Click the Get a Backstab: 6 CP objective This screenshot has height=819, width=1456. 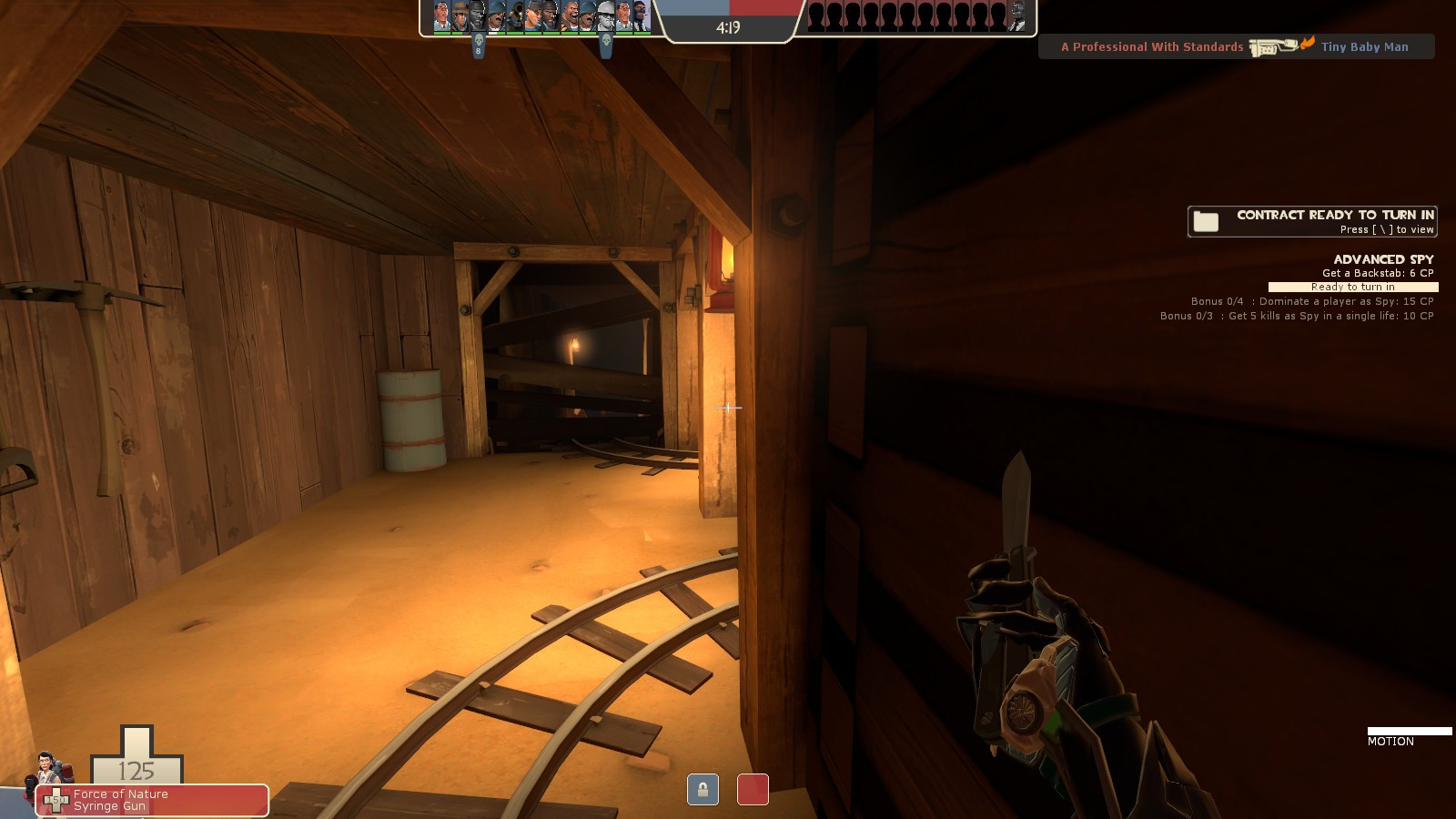coord(1377,272)
